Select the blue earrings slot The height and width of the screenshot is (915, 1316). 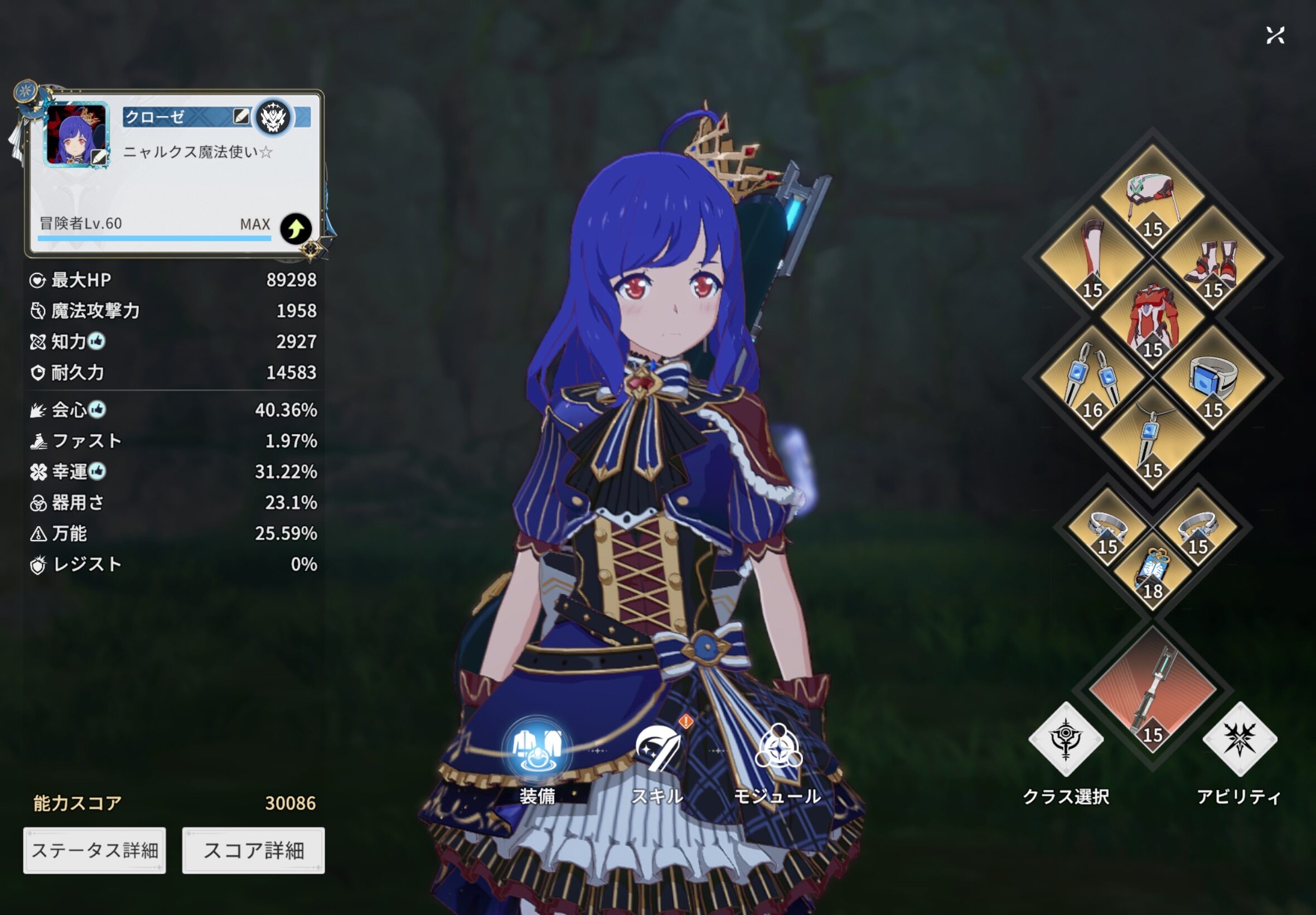[x=1092, y=378]
